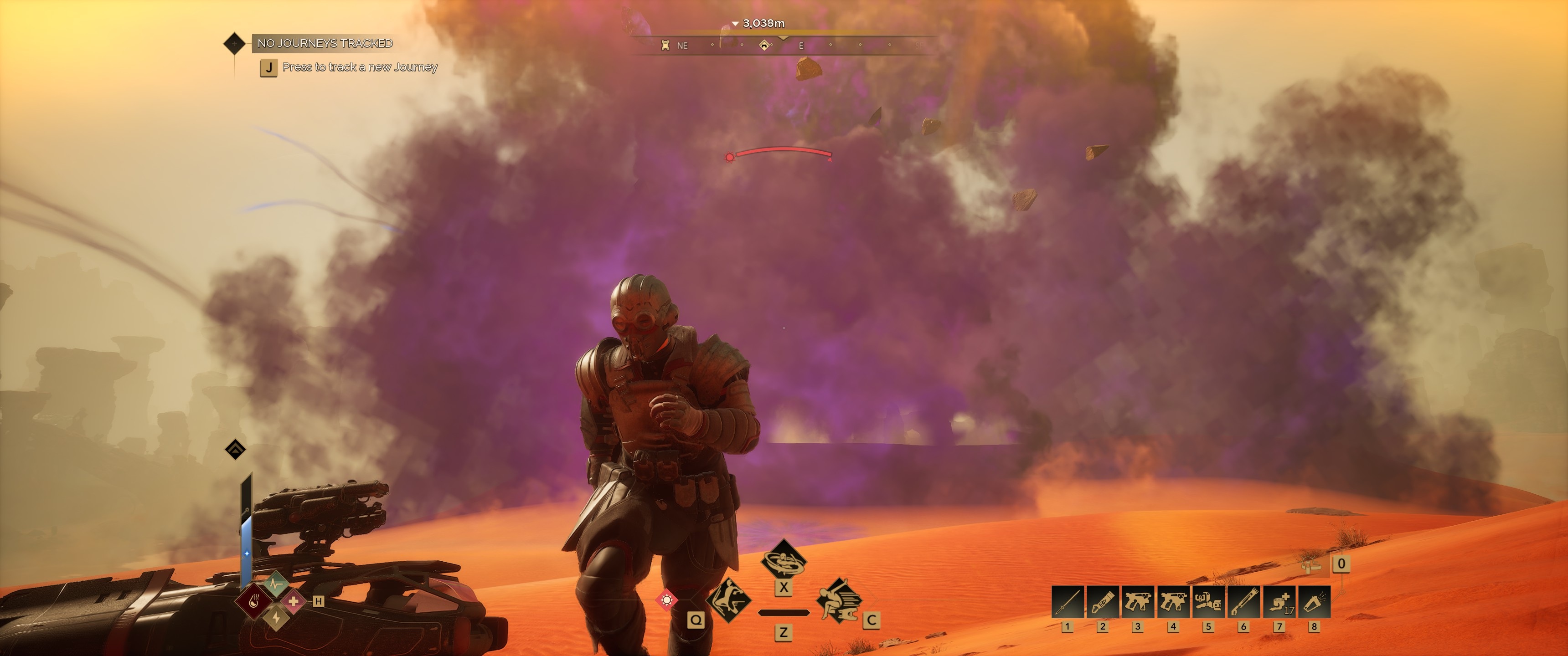Click the base marker on the compass
Image resolution: width=1568 pixels, height=656 pixels.
coord(764,45)
